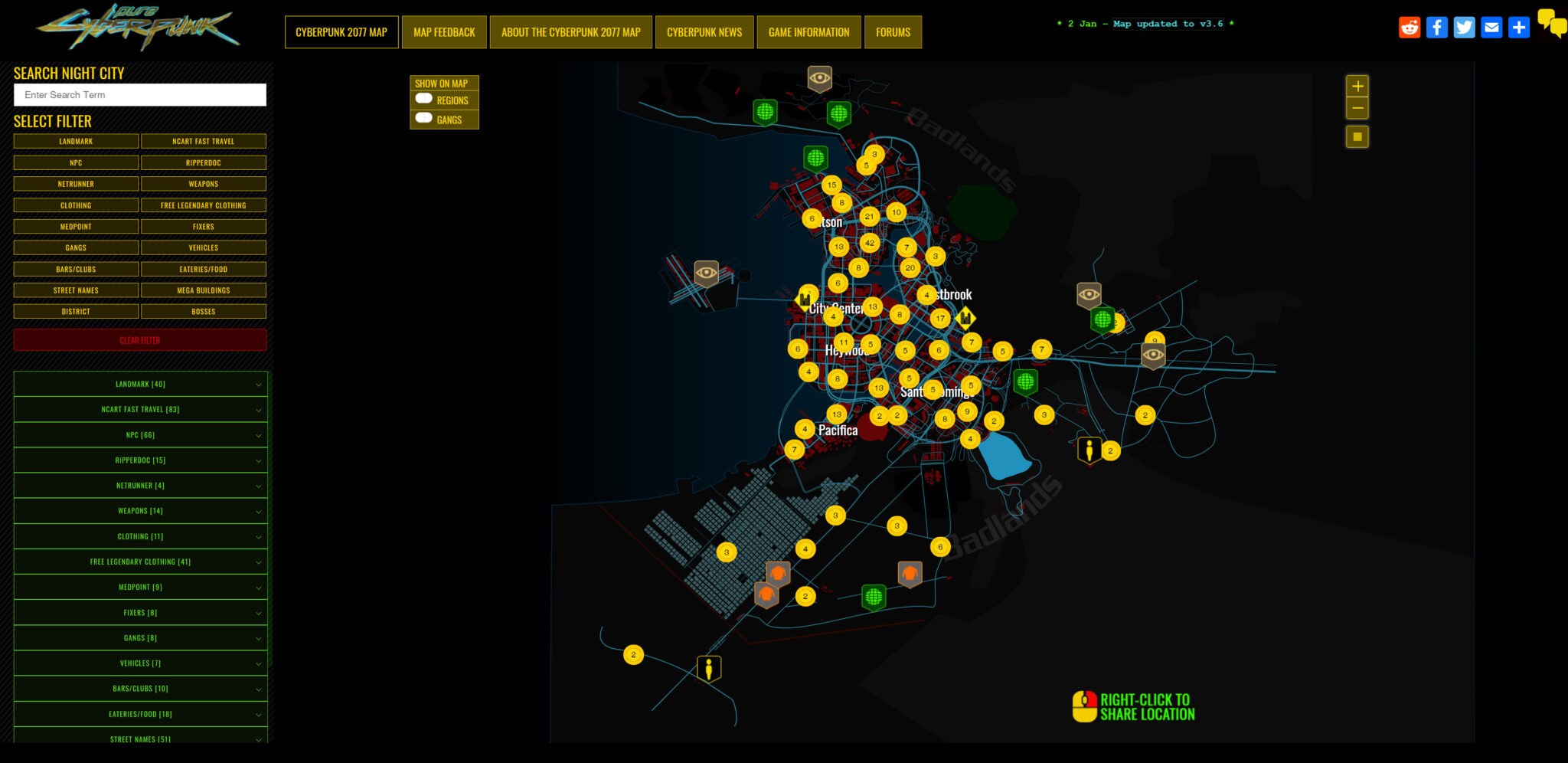This screenshot has height=763, width=1568.
Task: Choose the Mega Buildings filter
Action: pos(204,290)
